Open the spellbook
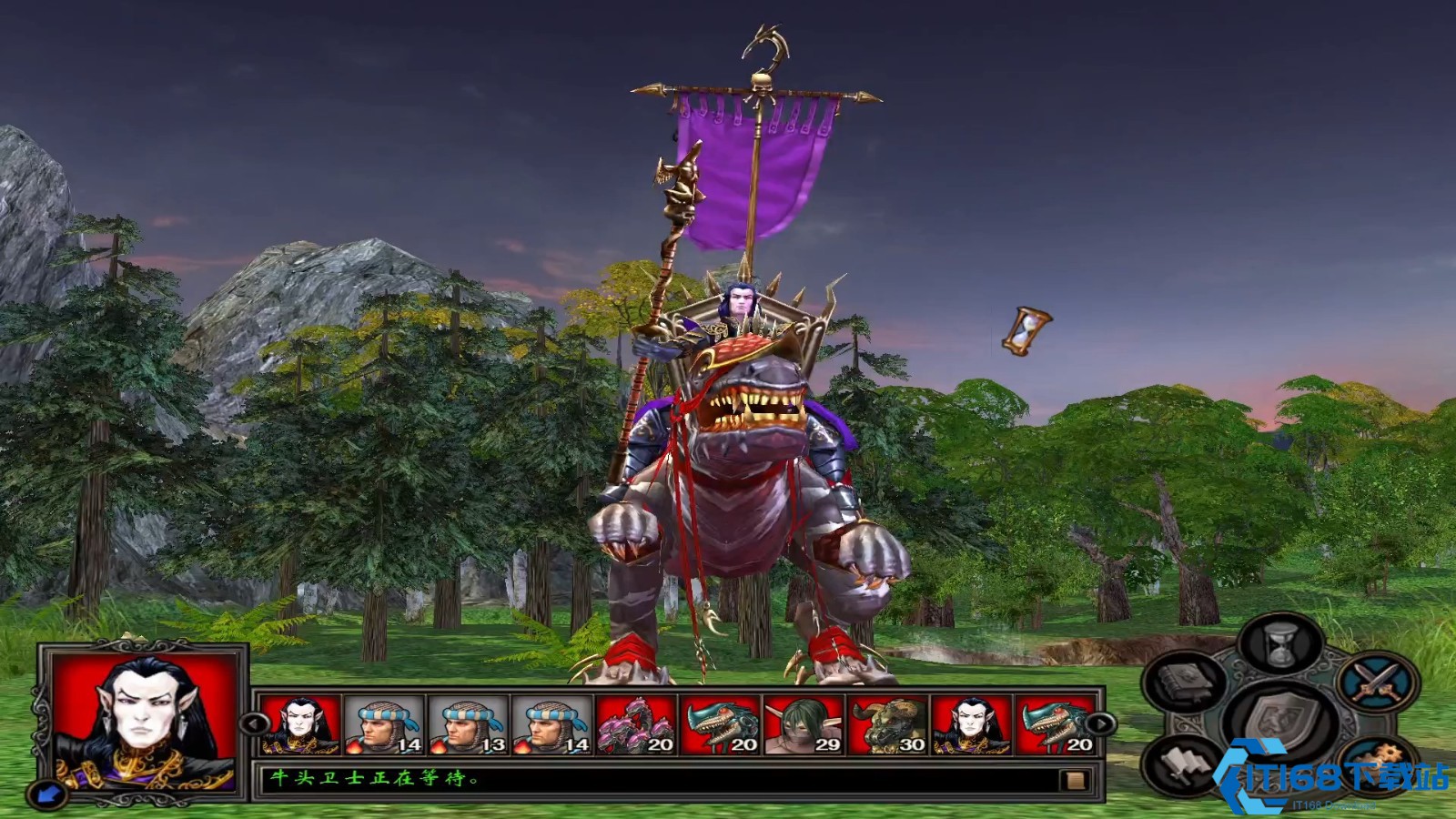1456x819 pixels. (x=1184, y=682)
